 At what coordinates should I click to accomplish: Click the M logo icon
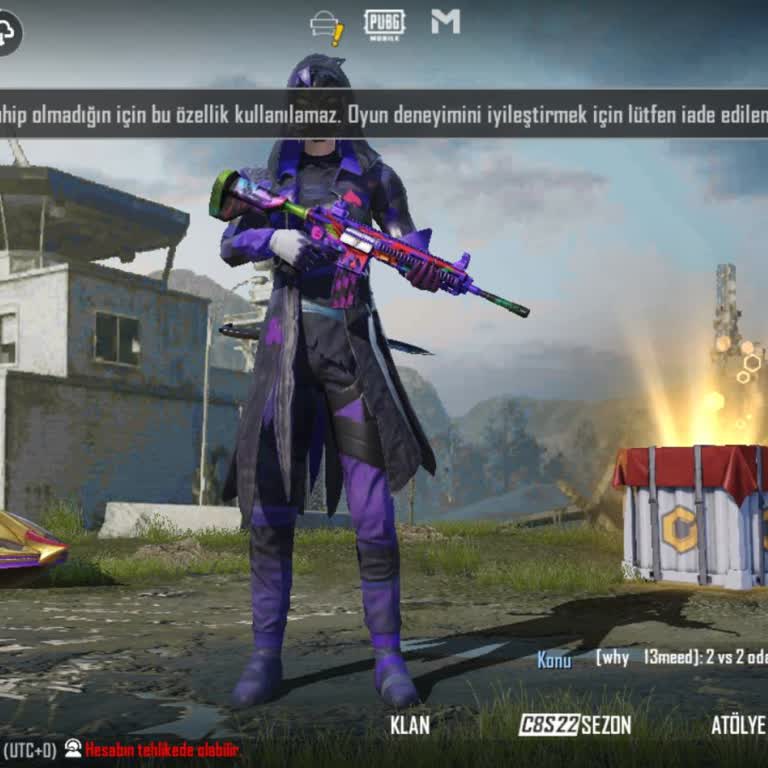click(x=445, y=22)
